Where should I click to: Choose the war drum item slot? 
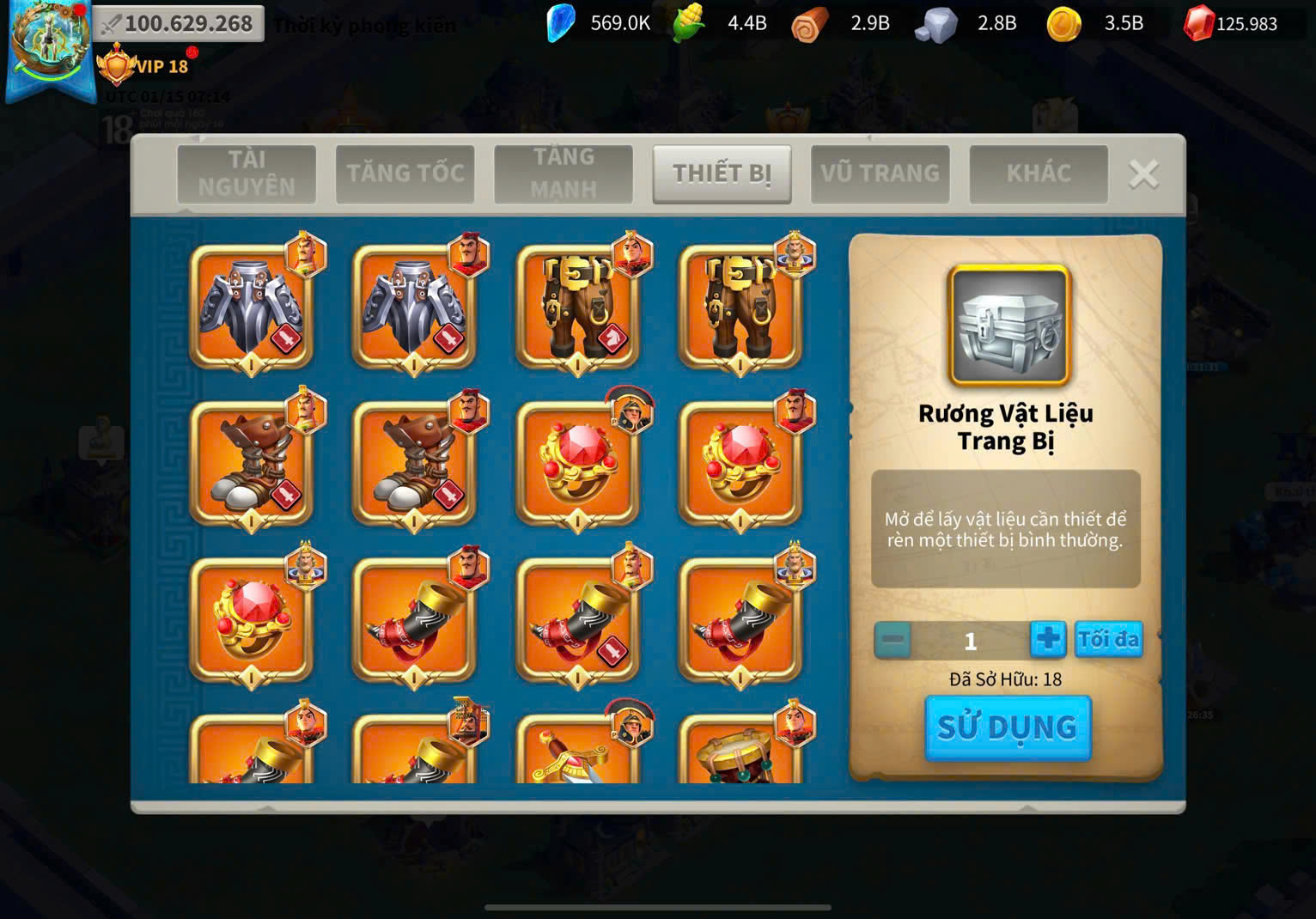point(740,752)
